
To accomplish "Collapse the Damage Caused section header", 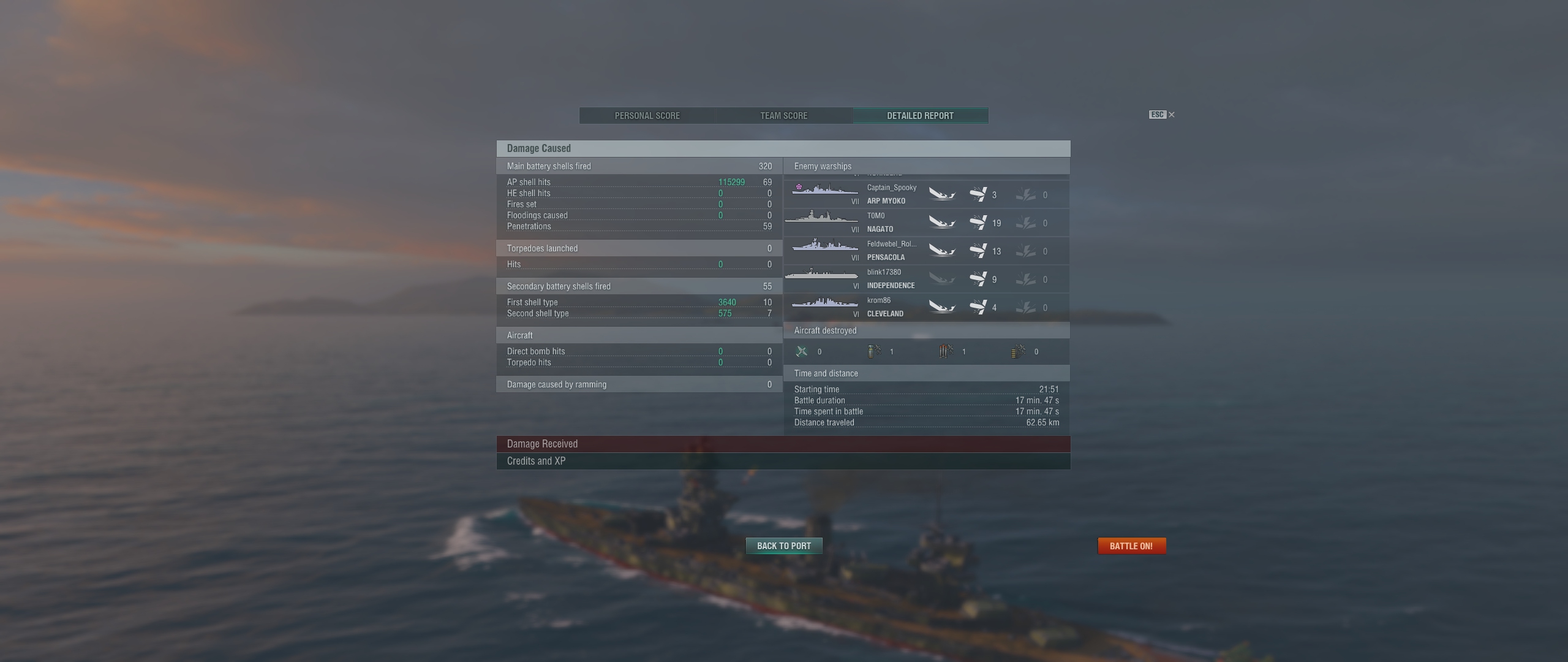I will tap(783, 148).
